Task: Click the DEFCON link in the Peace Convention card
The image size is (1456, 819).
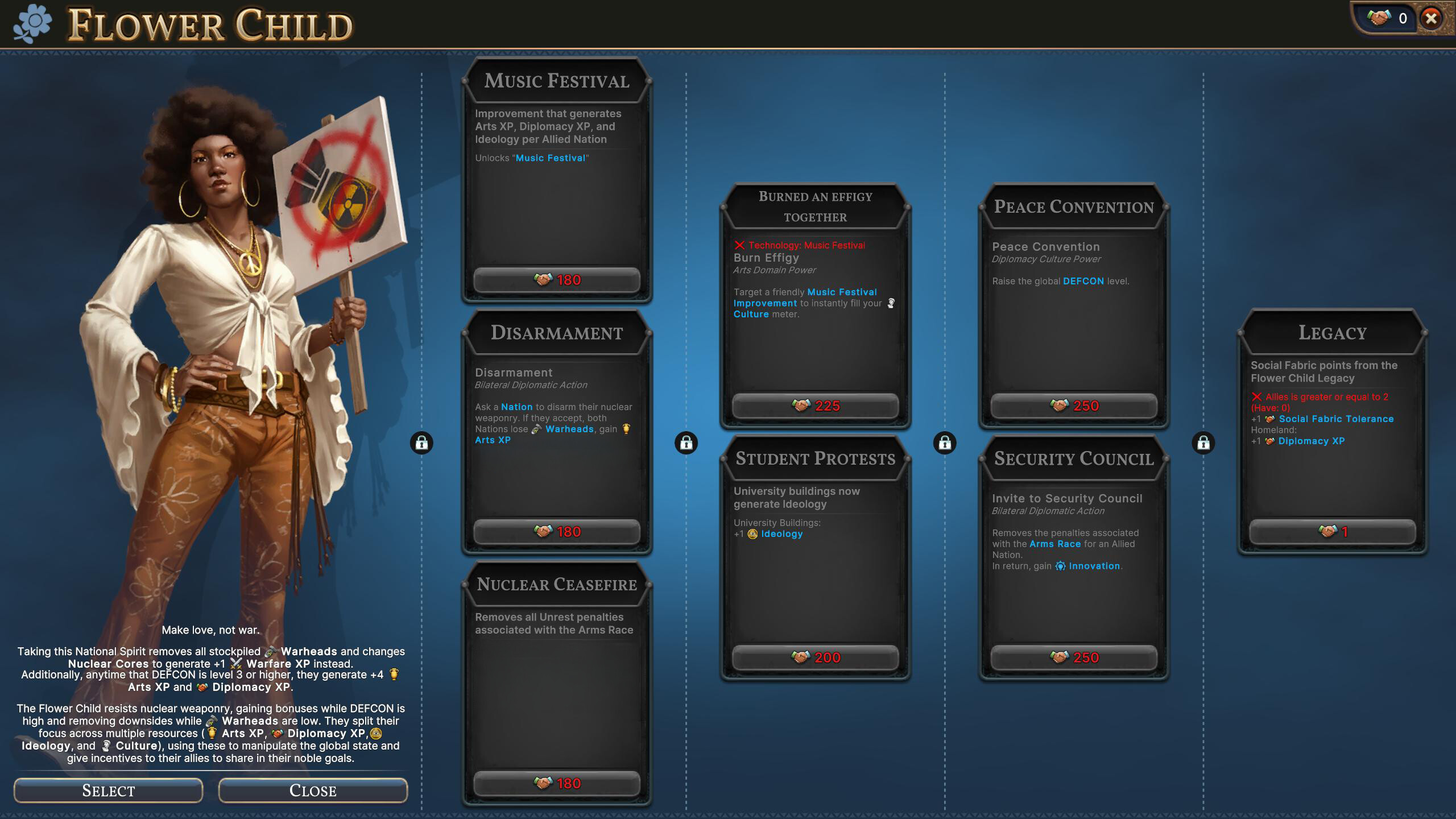Action: tap(1084, 280)
